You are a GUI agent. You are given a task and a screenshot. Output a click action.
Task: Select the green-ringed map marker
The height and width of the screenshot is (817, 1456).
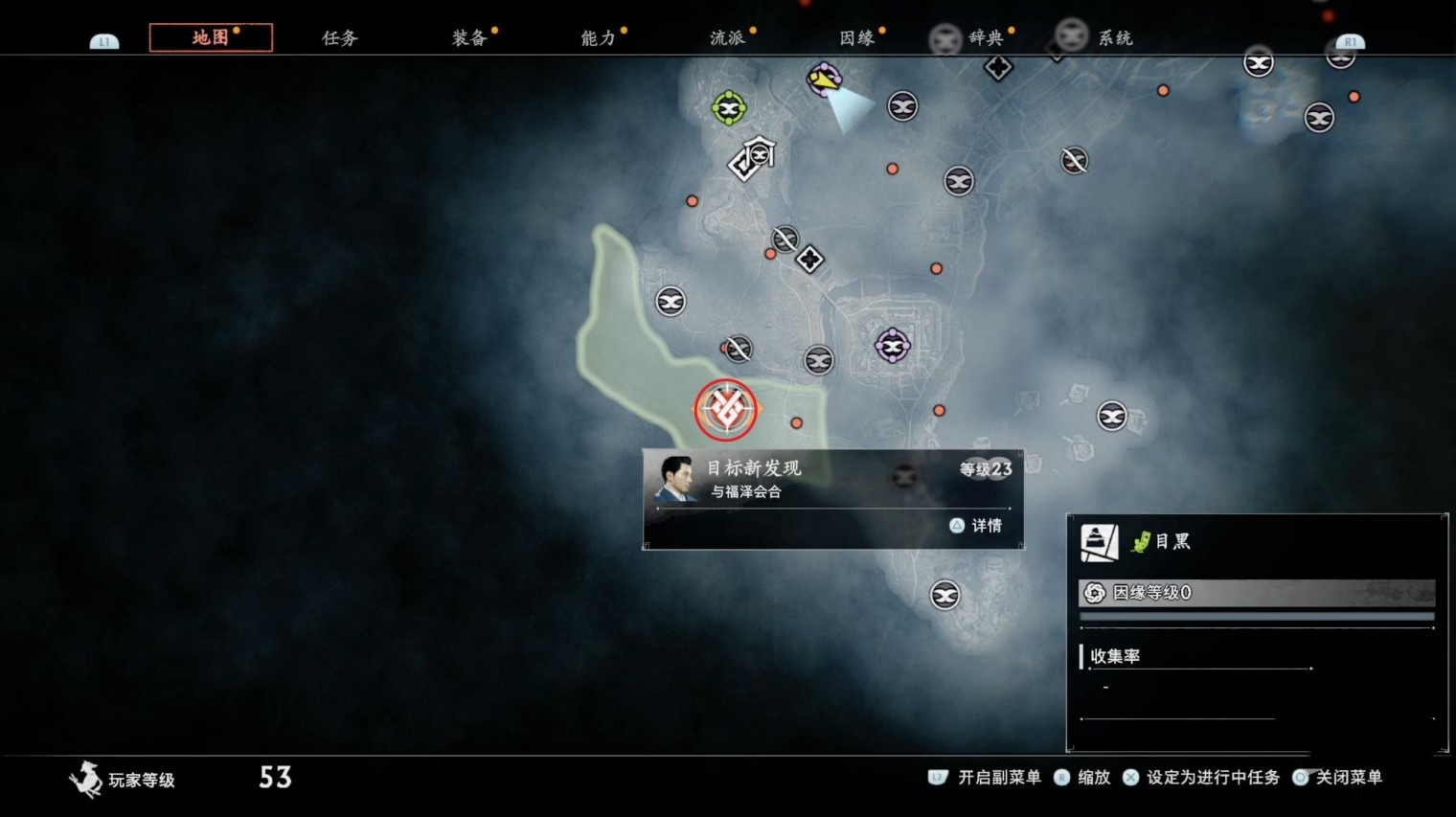[729, 107]
